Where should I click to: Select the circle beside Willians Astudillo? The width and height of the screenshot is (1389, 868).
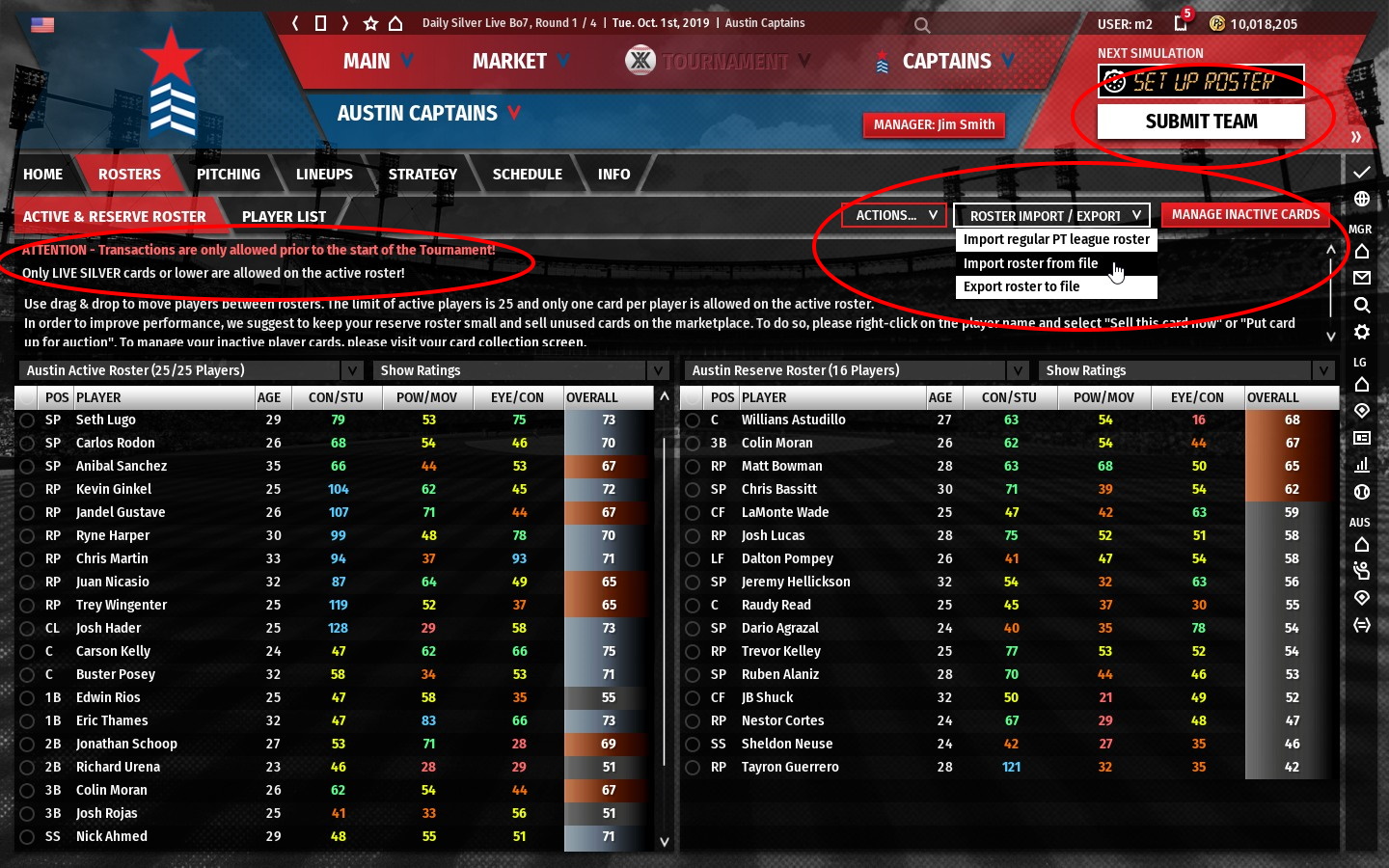(x=693, y=420)
